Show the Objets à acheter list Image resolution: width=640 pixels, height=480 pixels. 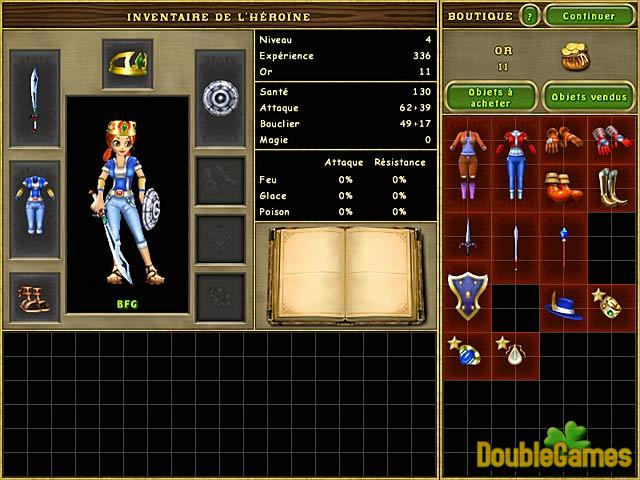click(x=489, y=97)
